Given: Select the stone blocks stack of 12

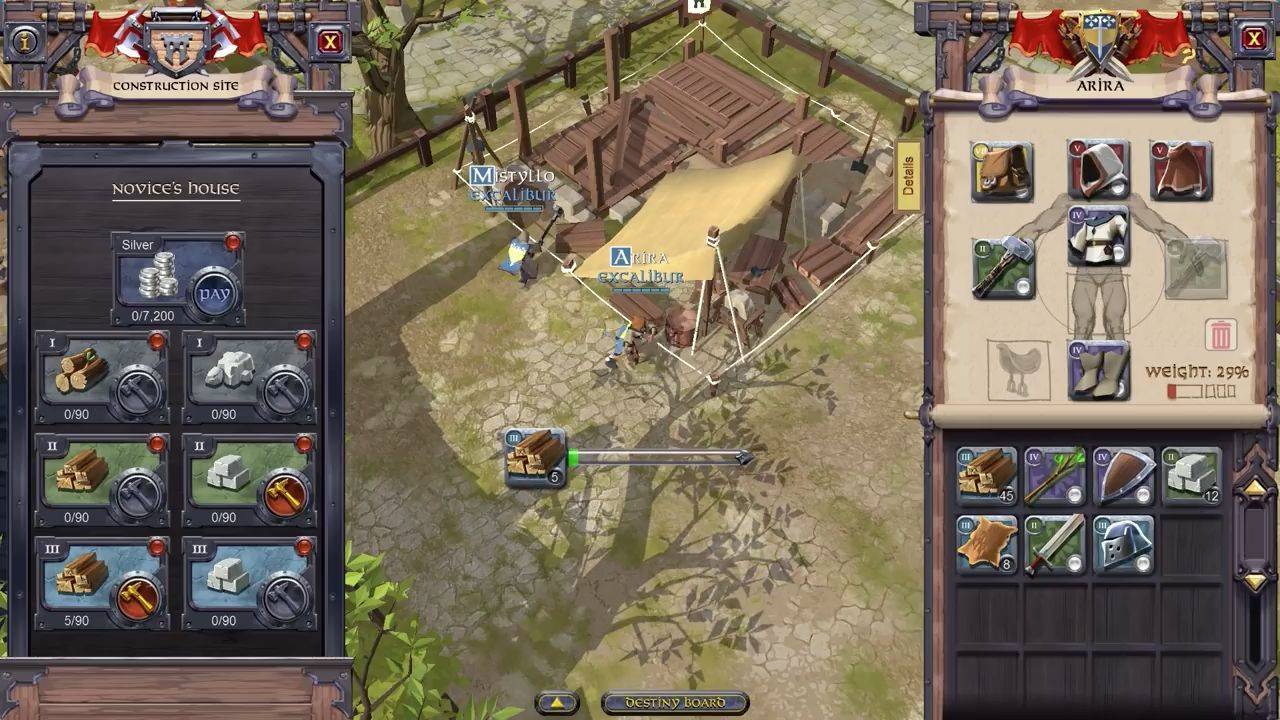Looking at the screenshot, I should [1192, 475].
